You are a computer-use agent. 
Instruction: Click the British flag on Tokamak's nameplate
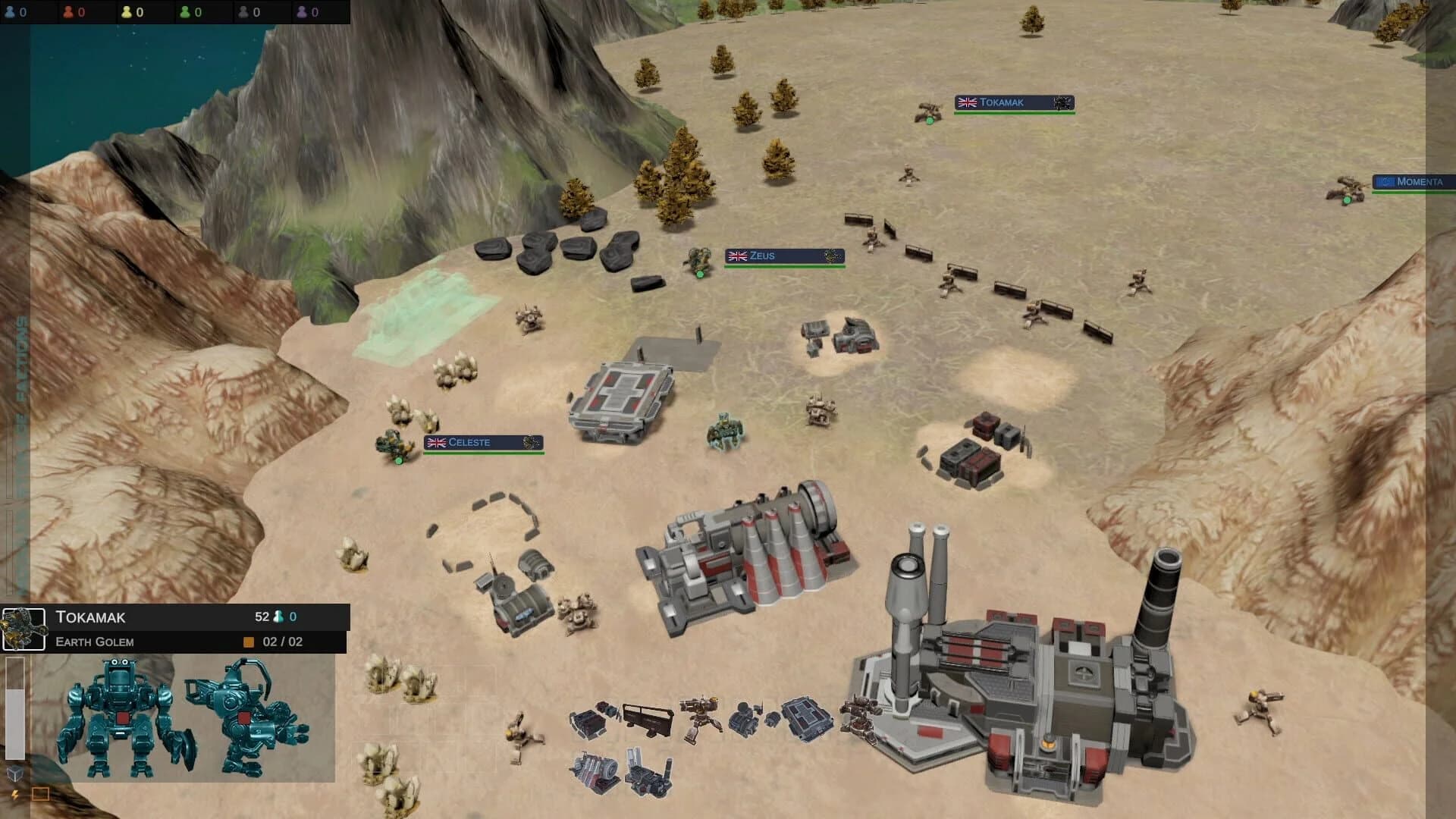point(968,102)
